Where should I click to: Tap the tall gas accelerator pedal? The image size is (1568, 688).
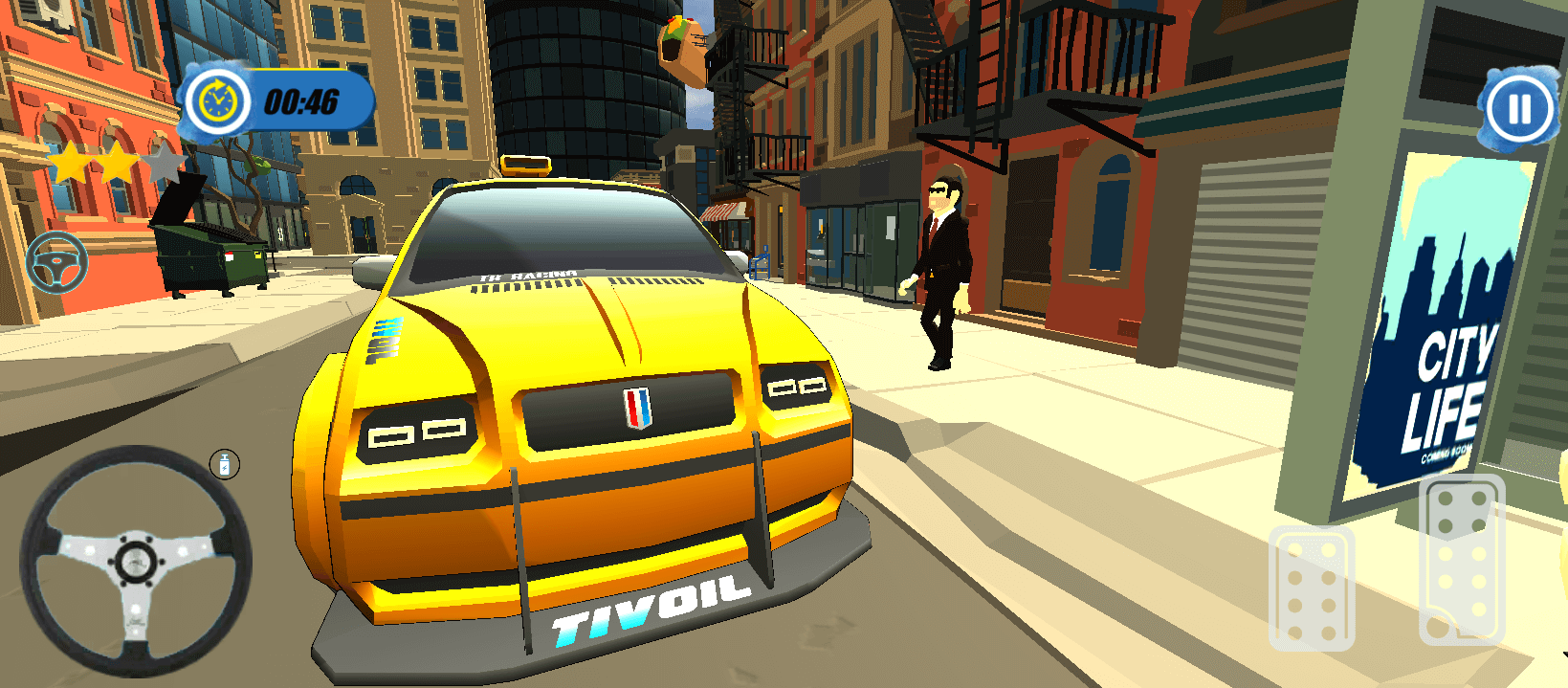pos(1461,561)
